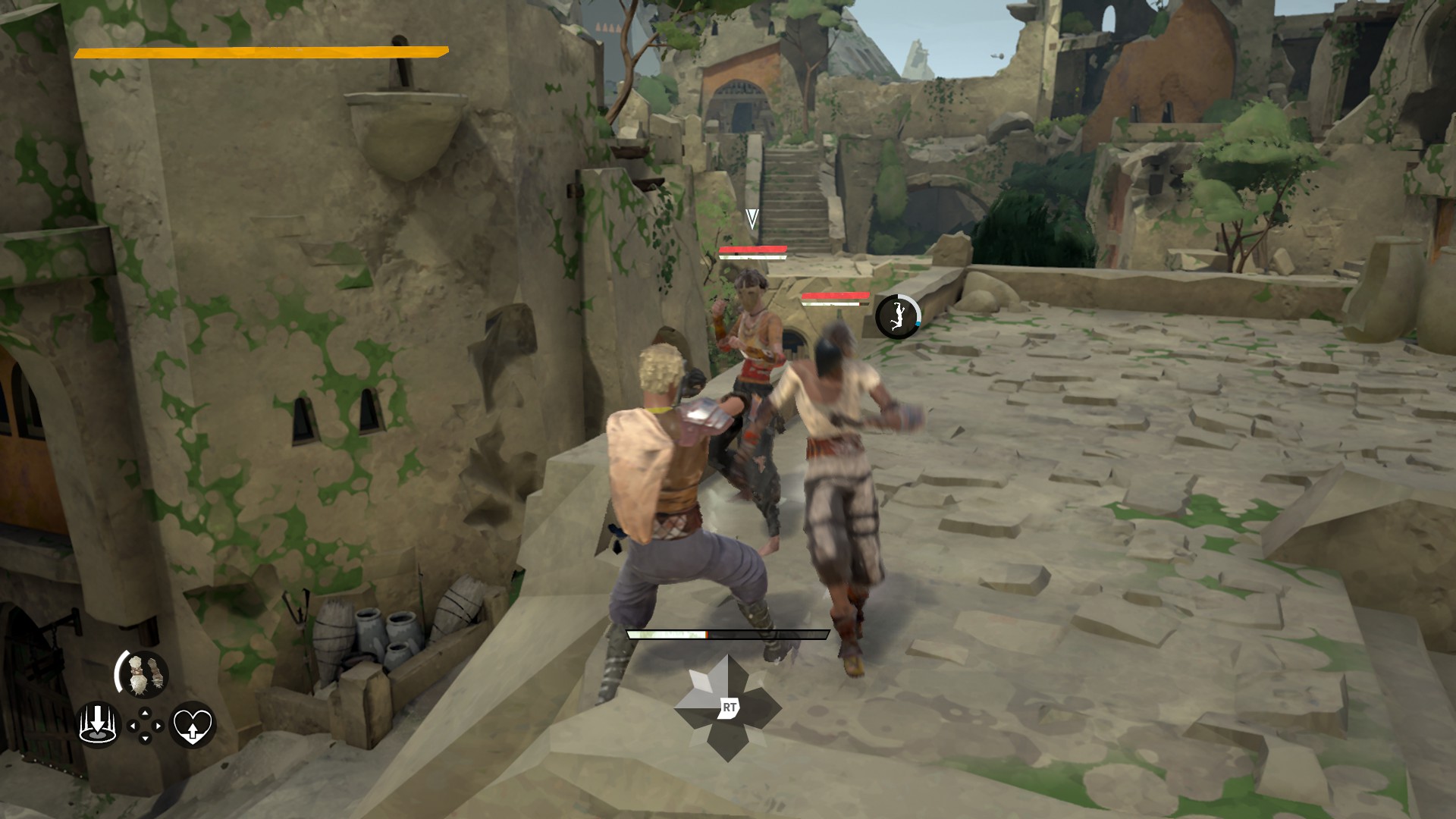The width and height of the screenshot is (1456, 819).
Task: Select the up arrow on the power d-pad
Action: click(x=145, y=713)
